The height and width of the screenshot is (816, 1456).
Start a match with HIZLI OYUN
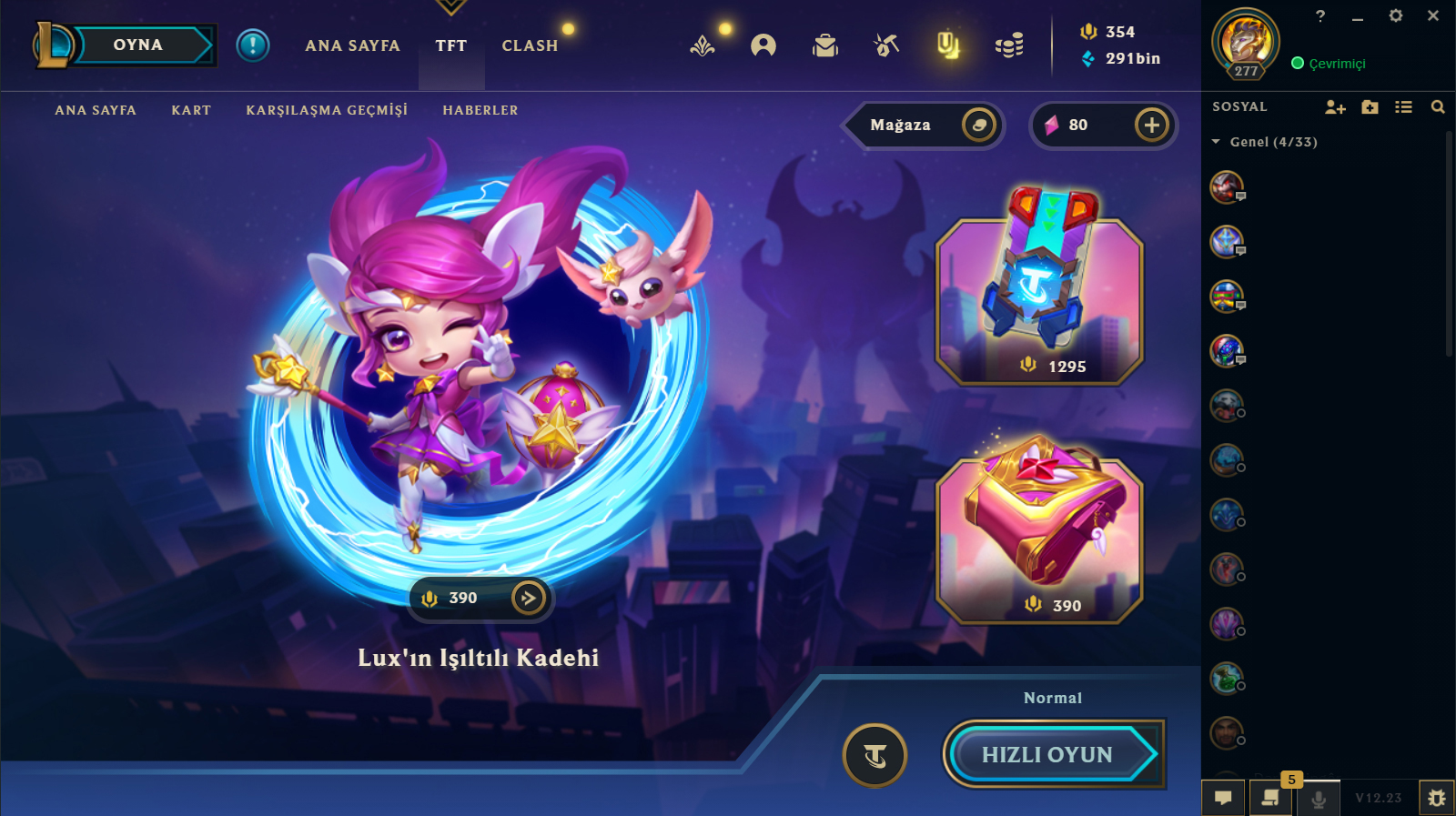[x=1048, y=754]
